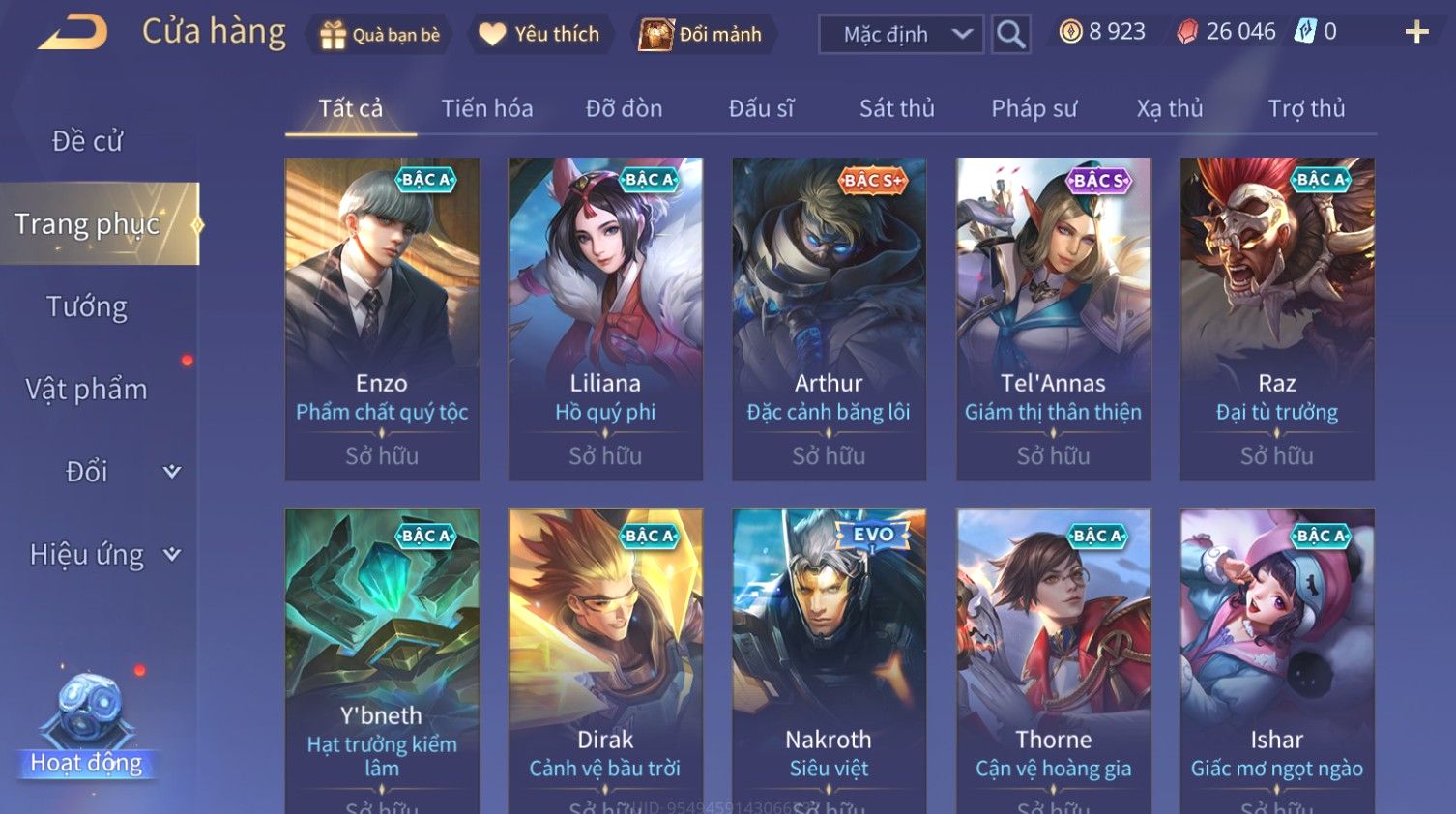Select the Pháp sư tab
The width and height of the screenshot is (1456, 814).
[x=1034, y=108]
